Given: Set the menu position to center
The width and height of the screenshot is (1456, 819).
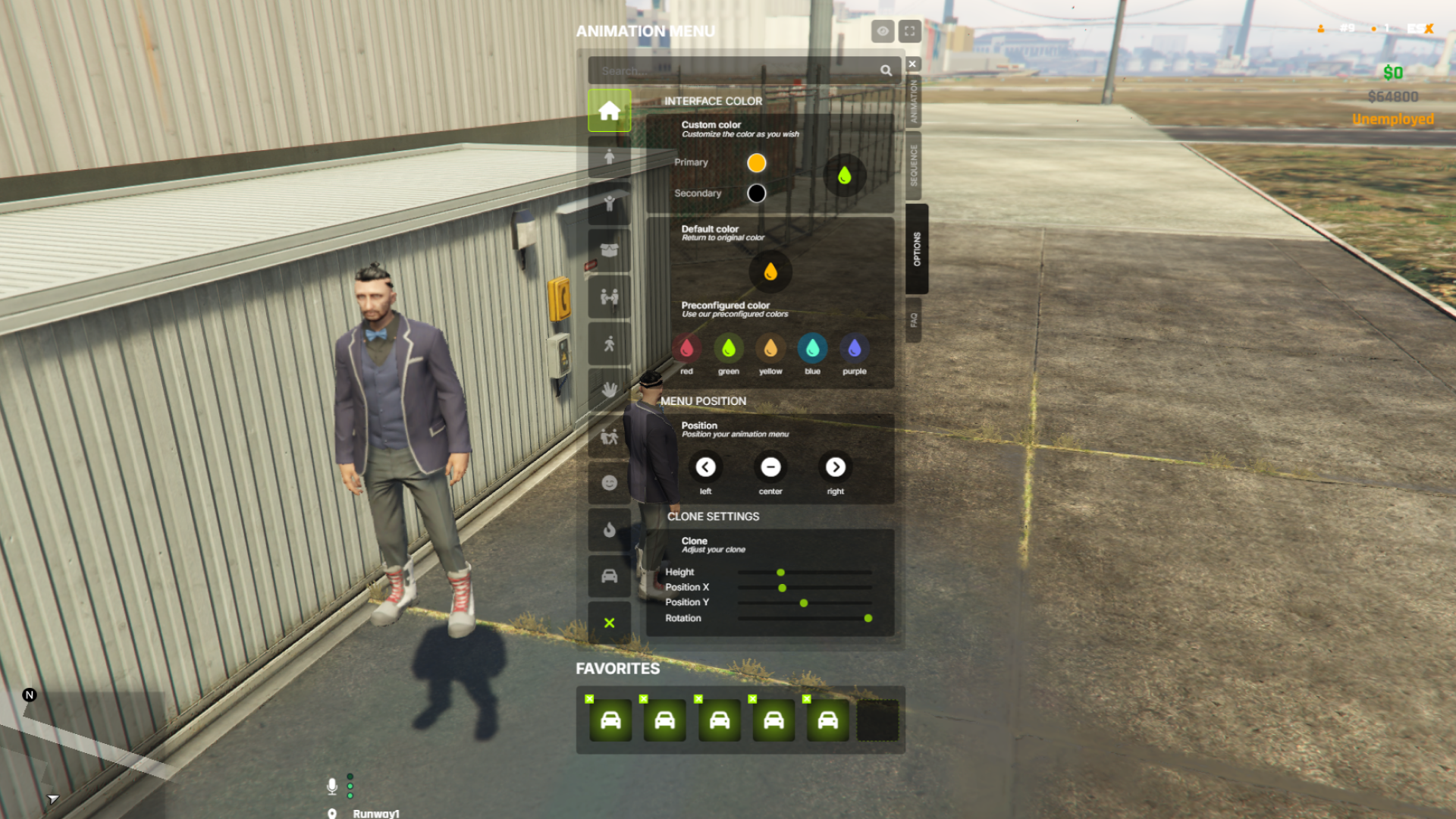Looking at the screenshot, I should 770,467.
